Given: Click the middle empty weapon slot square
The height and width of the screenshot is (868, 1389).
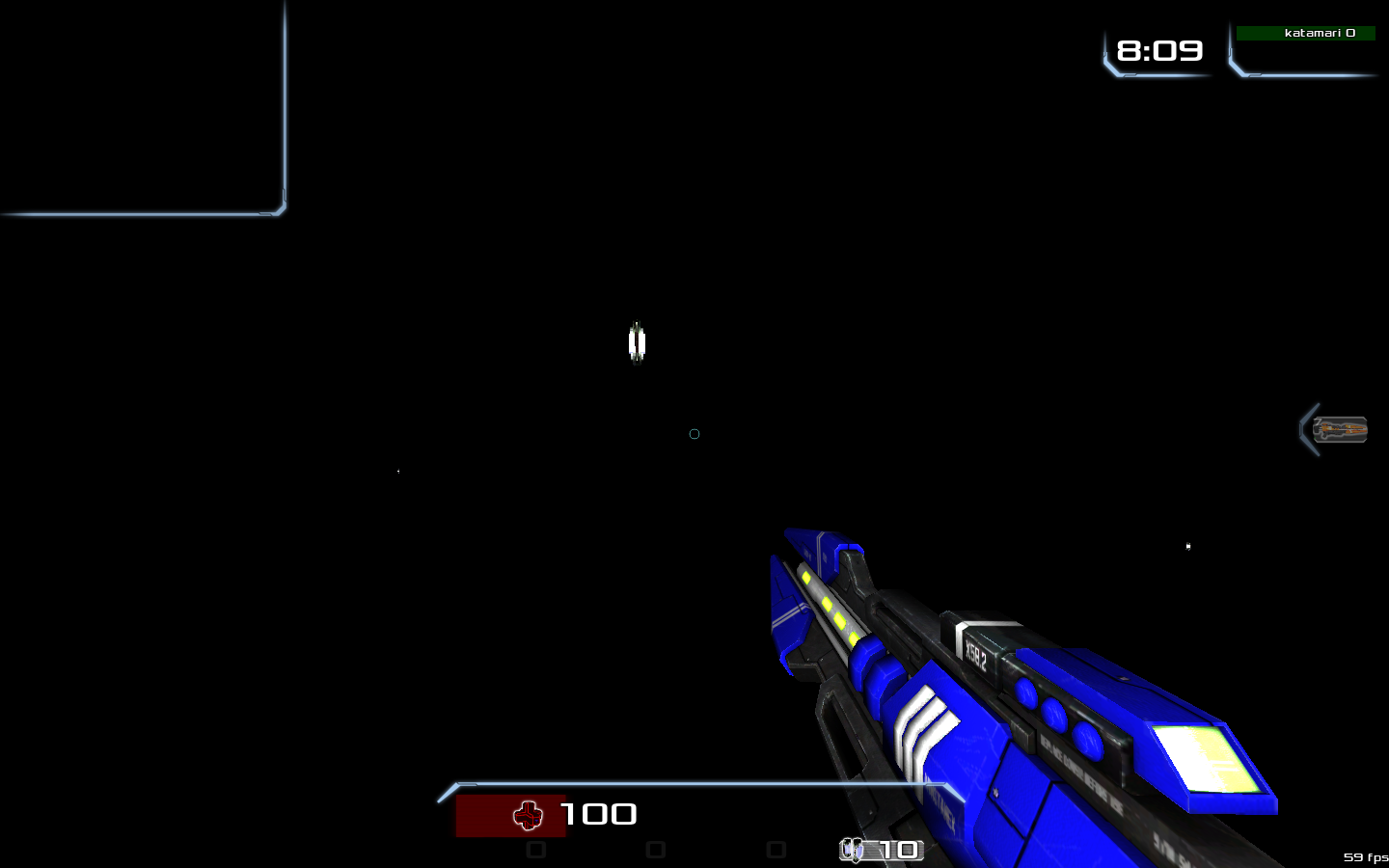Looking at the screenshot, I should (x=656, y=848).
